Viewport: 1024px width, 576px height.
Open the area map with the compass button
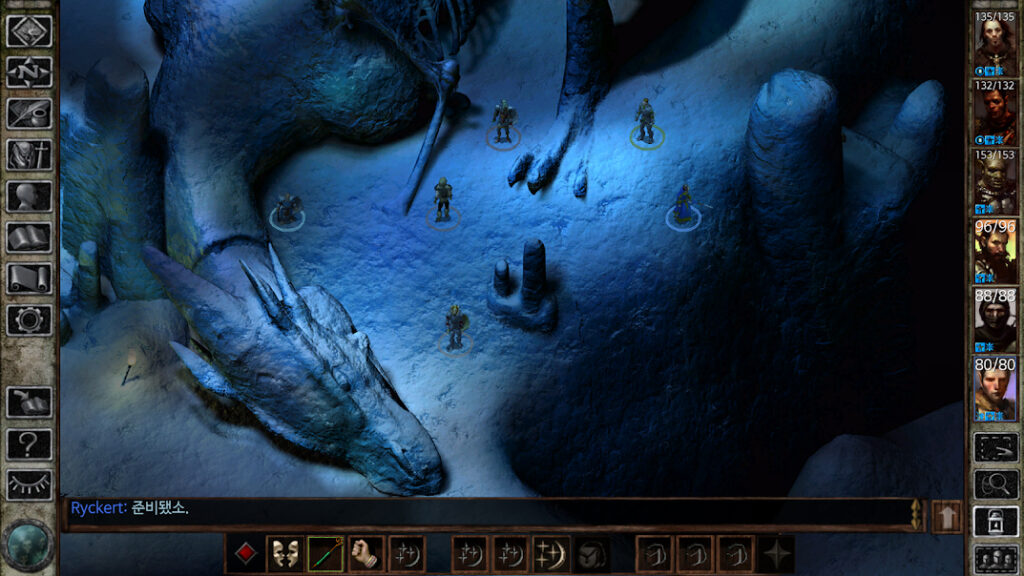[29, 72]
